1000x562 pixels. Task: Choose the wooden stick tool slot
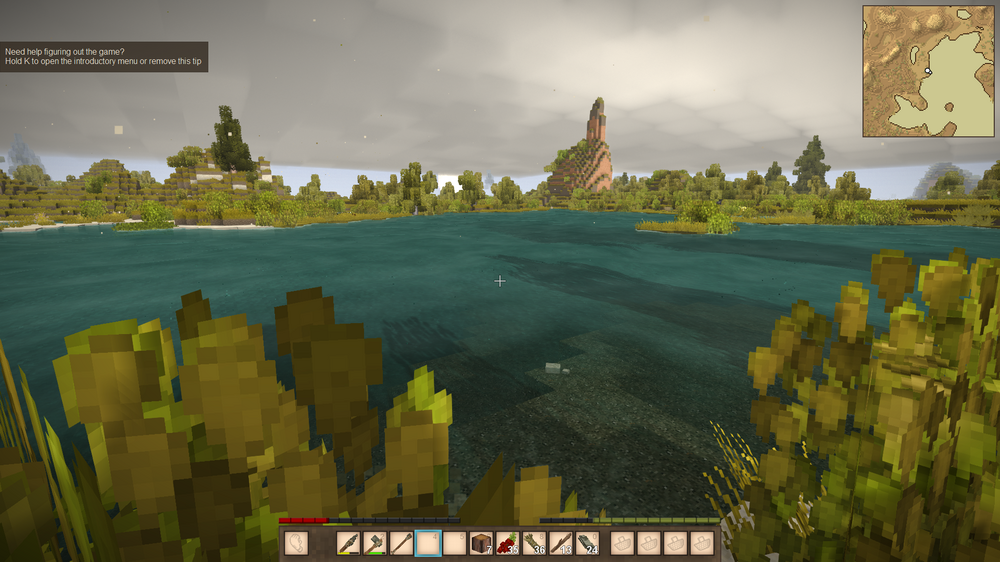(402, 543)
